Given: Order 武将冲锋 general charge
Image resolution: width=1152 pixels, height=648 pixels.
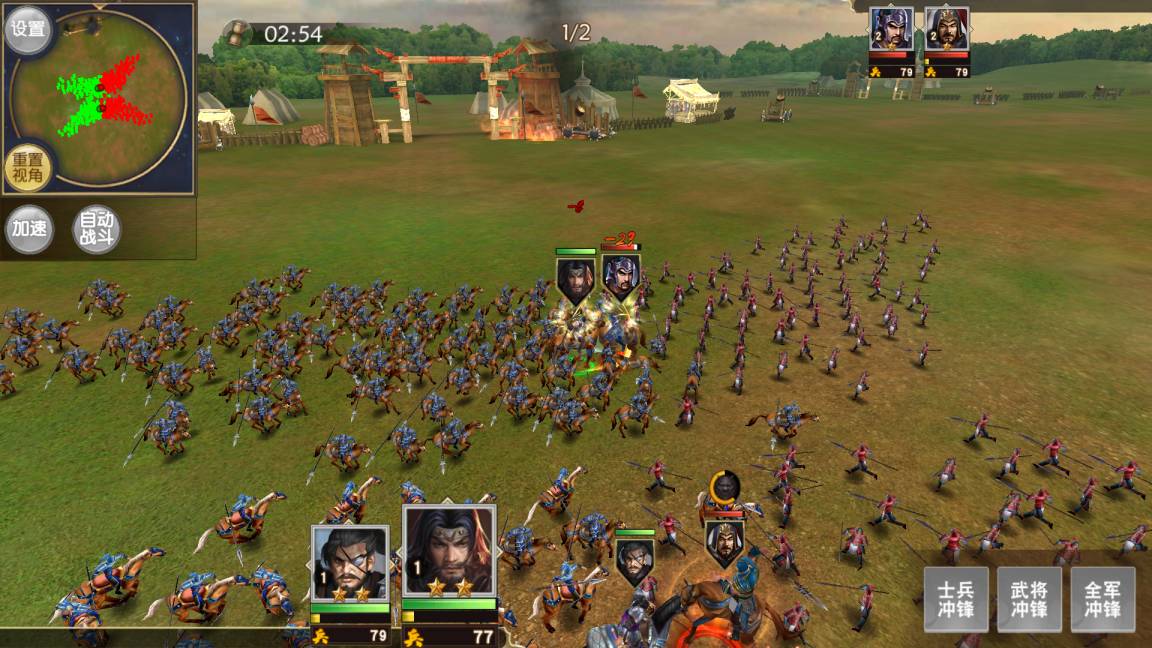Looking at the screenshot, I should point(1029,598).
